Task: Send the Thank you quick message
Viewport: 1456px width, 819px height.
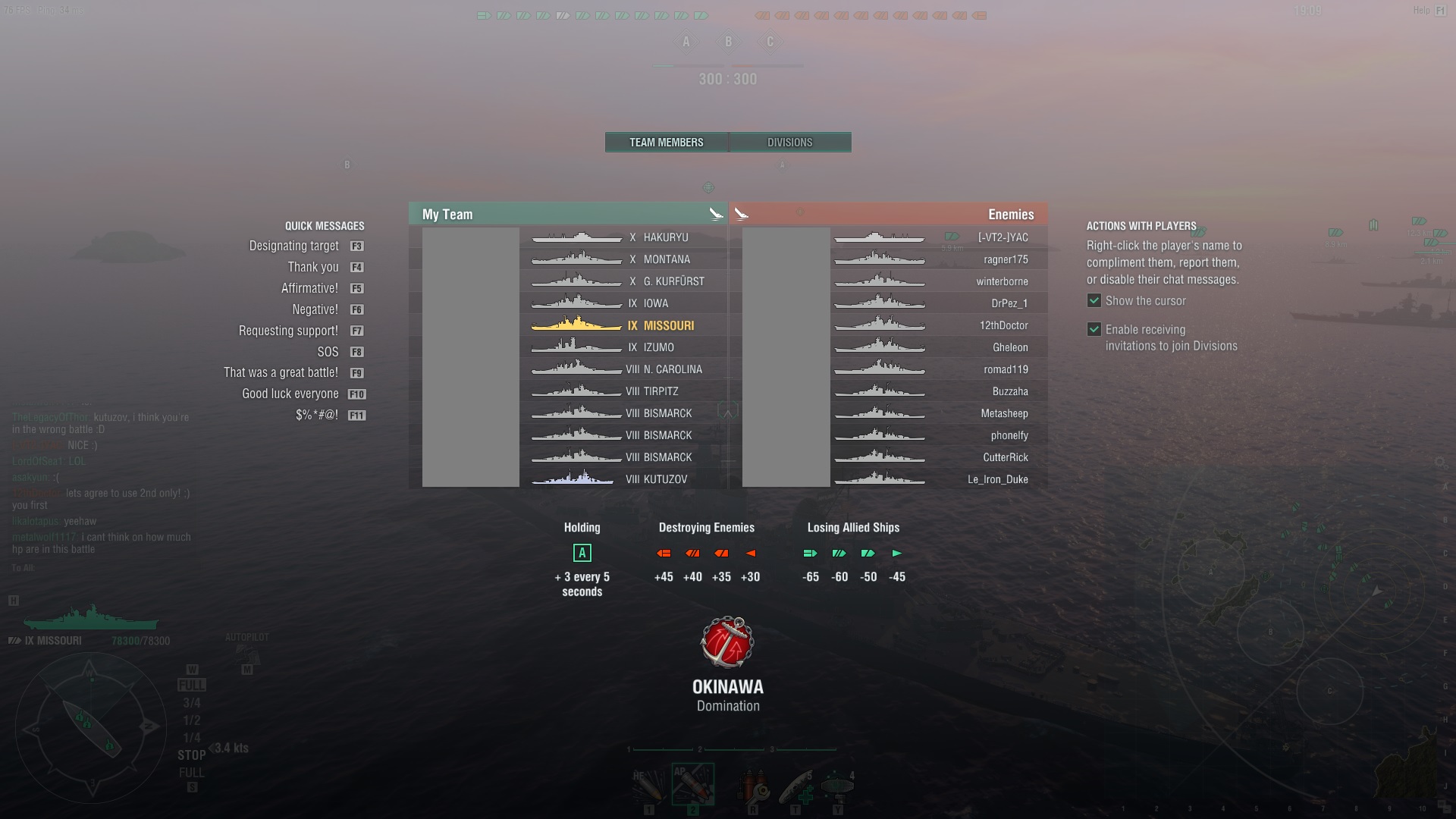Action: 313,268
